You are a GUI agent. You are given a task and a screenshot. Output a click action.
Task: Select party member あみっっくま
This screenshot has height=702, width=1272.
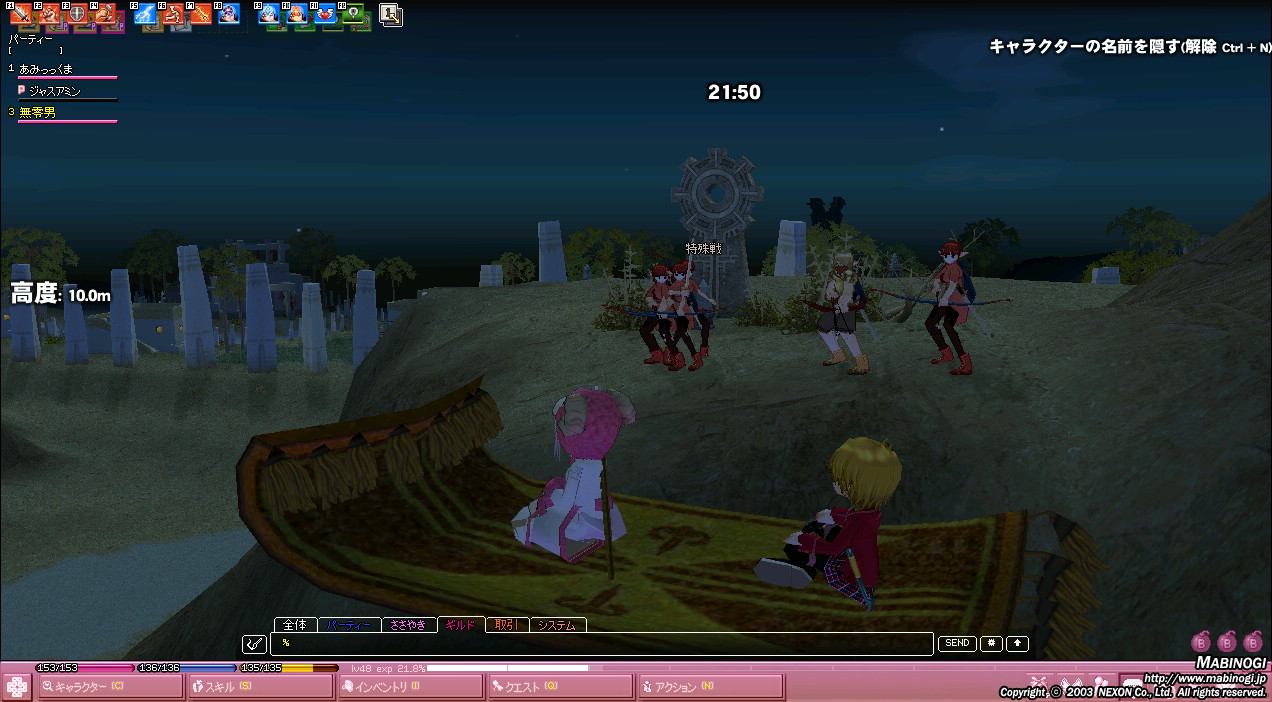point(46,69)
